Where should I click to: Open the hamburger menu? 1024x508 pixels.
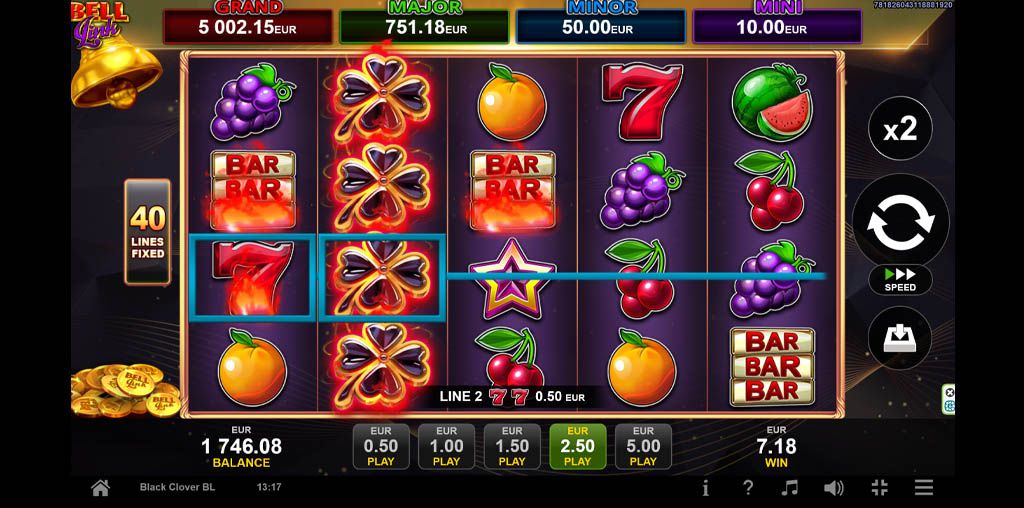(924, 488)
